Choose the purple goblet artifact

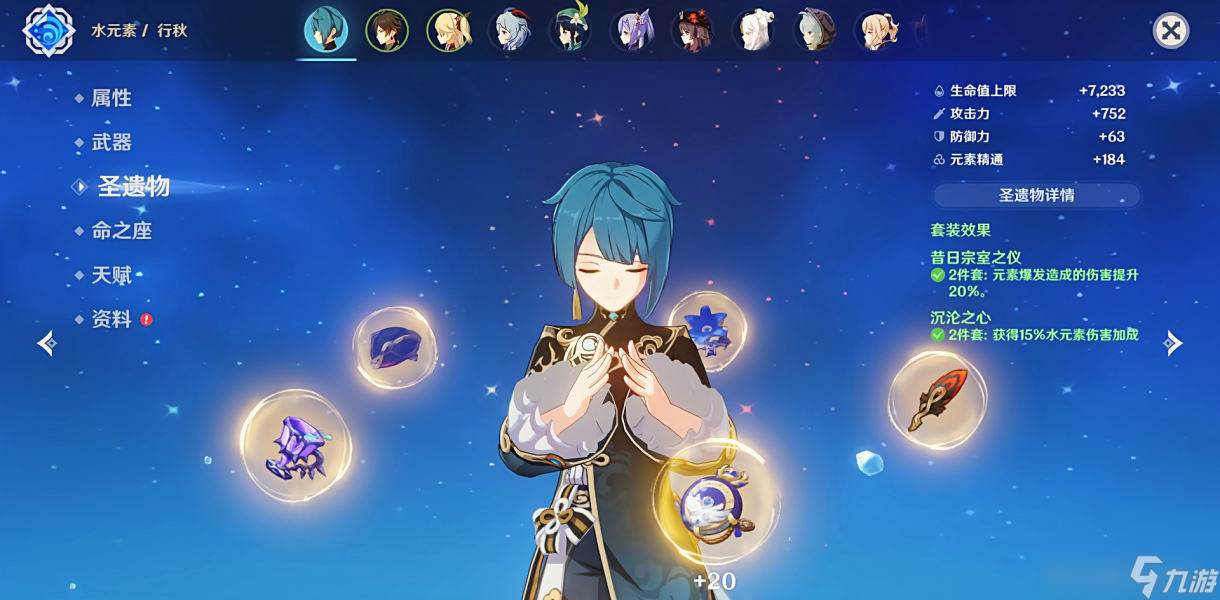tap(295, 446)
